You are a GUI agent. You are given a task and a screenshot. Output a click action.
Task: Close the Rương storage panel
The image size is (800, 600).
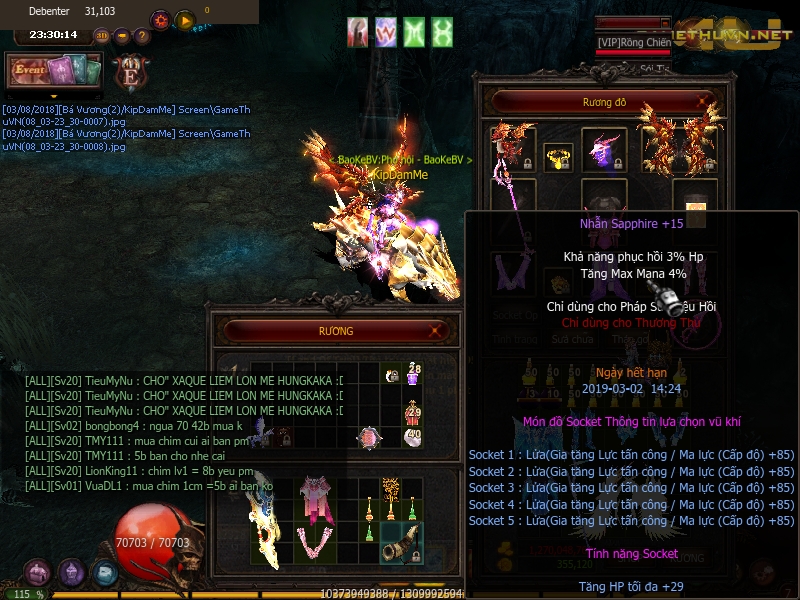(437, 331)
